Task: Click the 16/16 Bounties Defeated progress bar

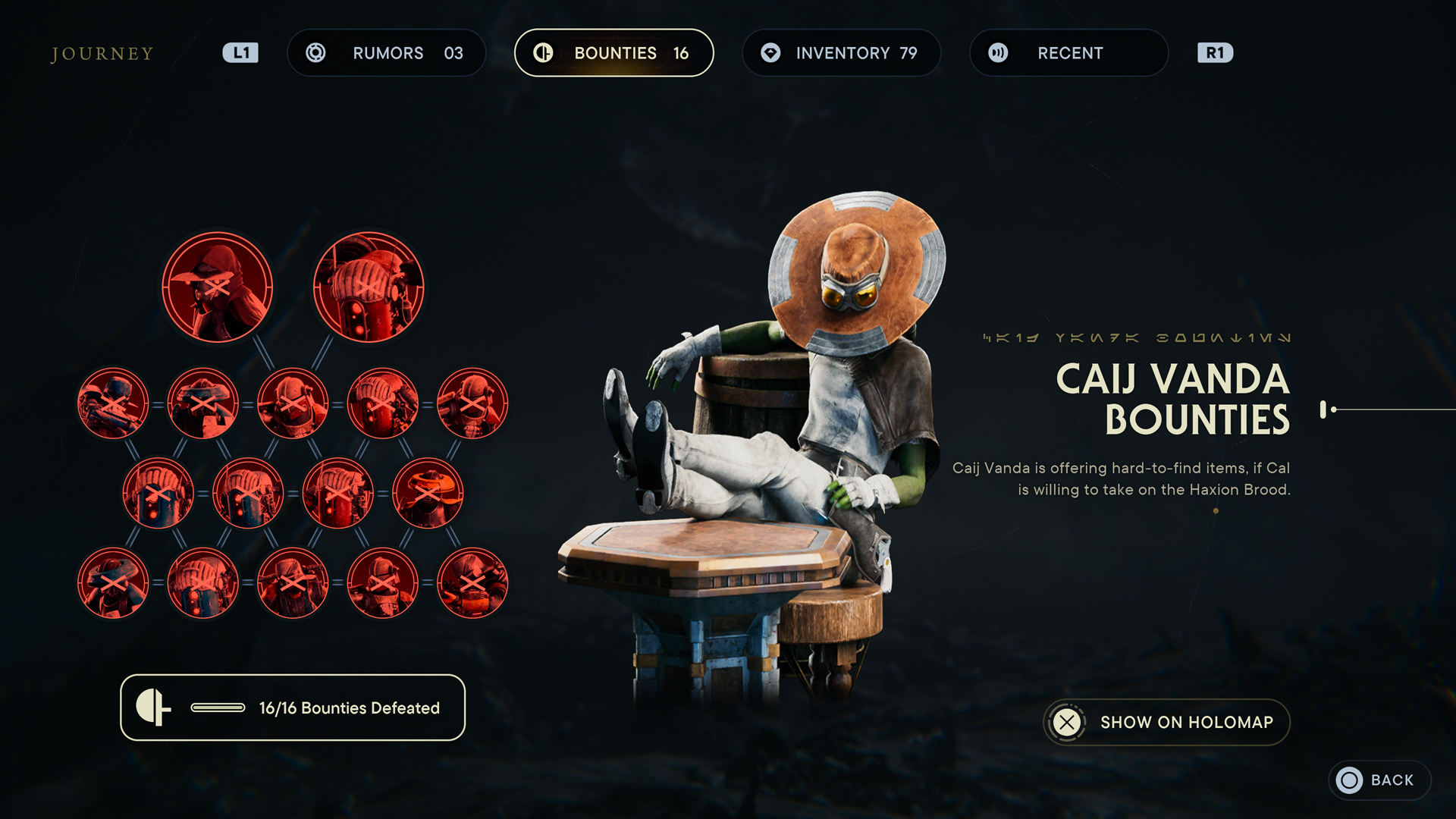Action: [x=293, y=708]
